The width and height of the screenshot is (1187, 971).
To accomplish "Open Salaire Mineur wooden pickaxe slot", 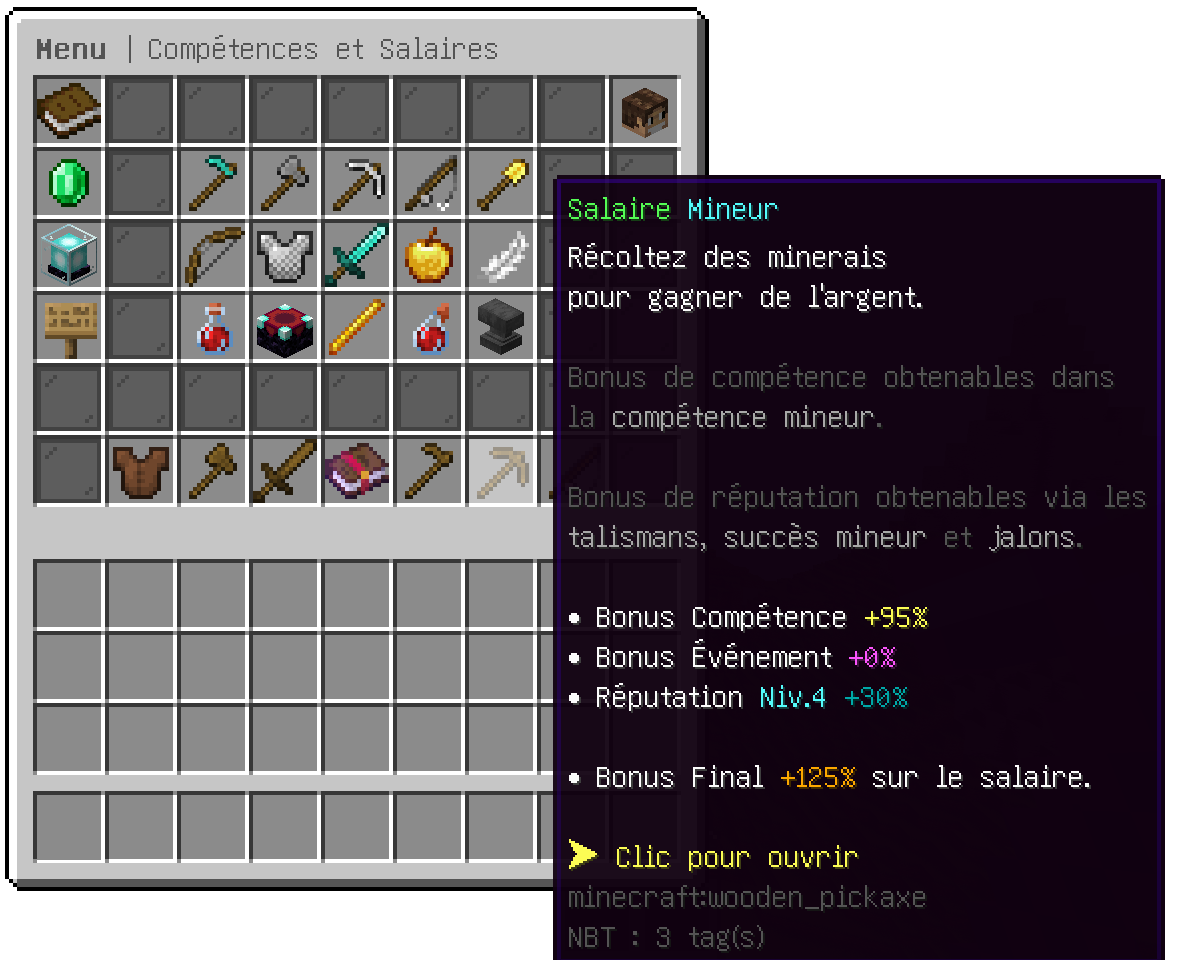I will tap(501, 471).
